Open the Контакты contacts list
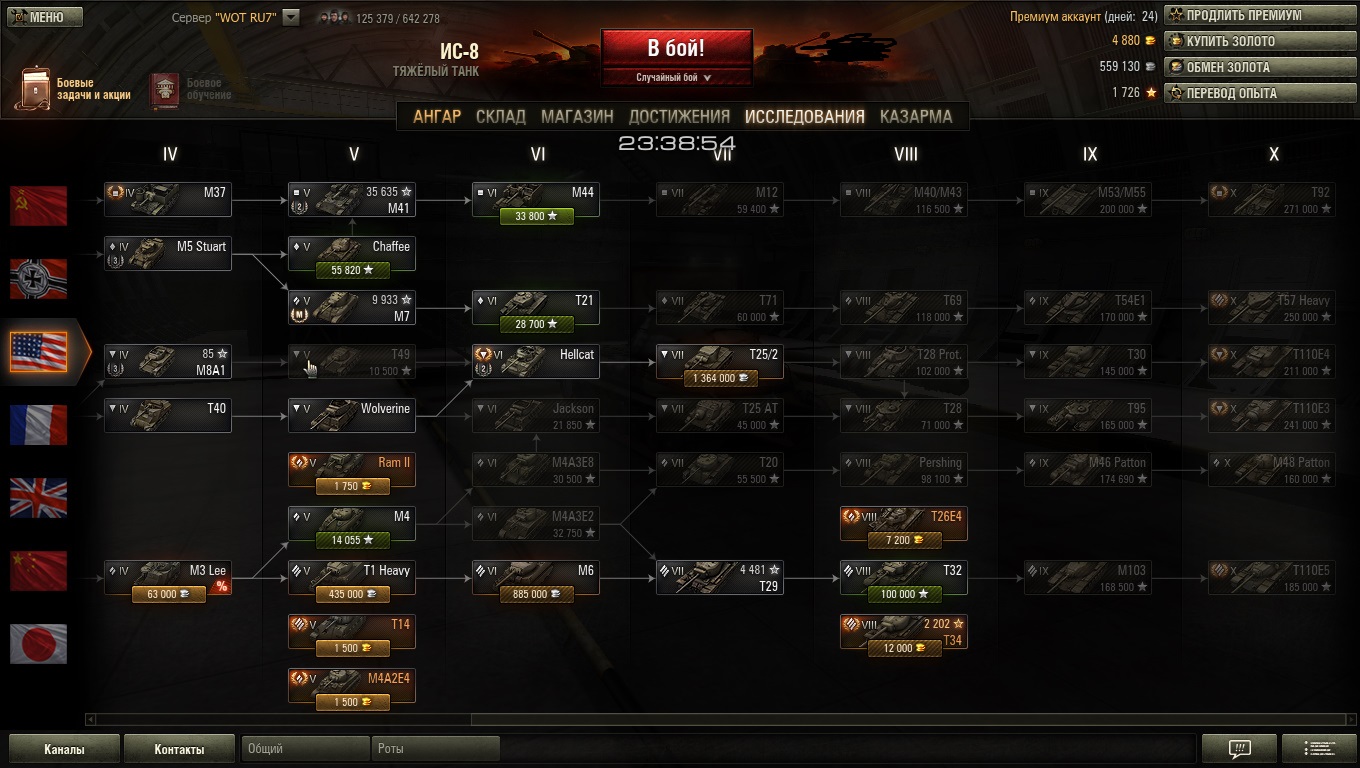The image size is (1360, 768). point(180,749)
